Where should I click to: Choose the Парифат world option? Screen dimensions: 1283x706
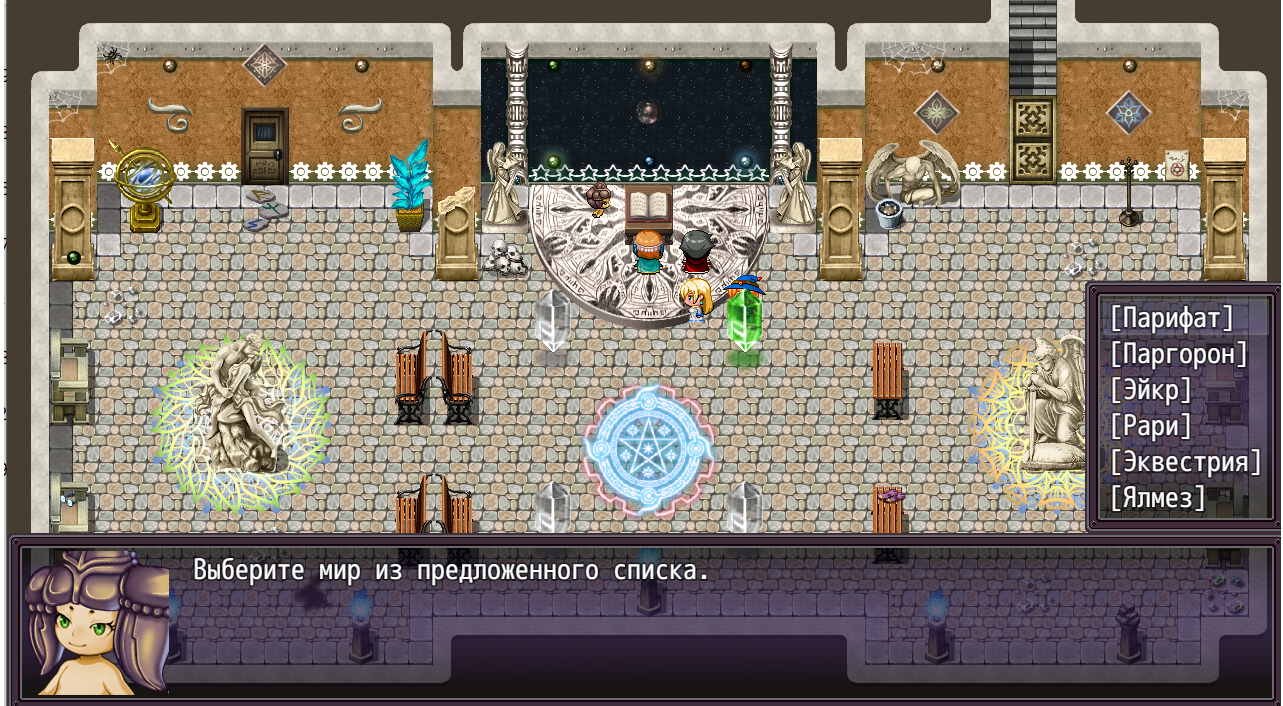tap(1171, 319)
